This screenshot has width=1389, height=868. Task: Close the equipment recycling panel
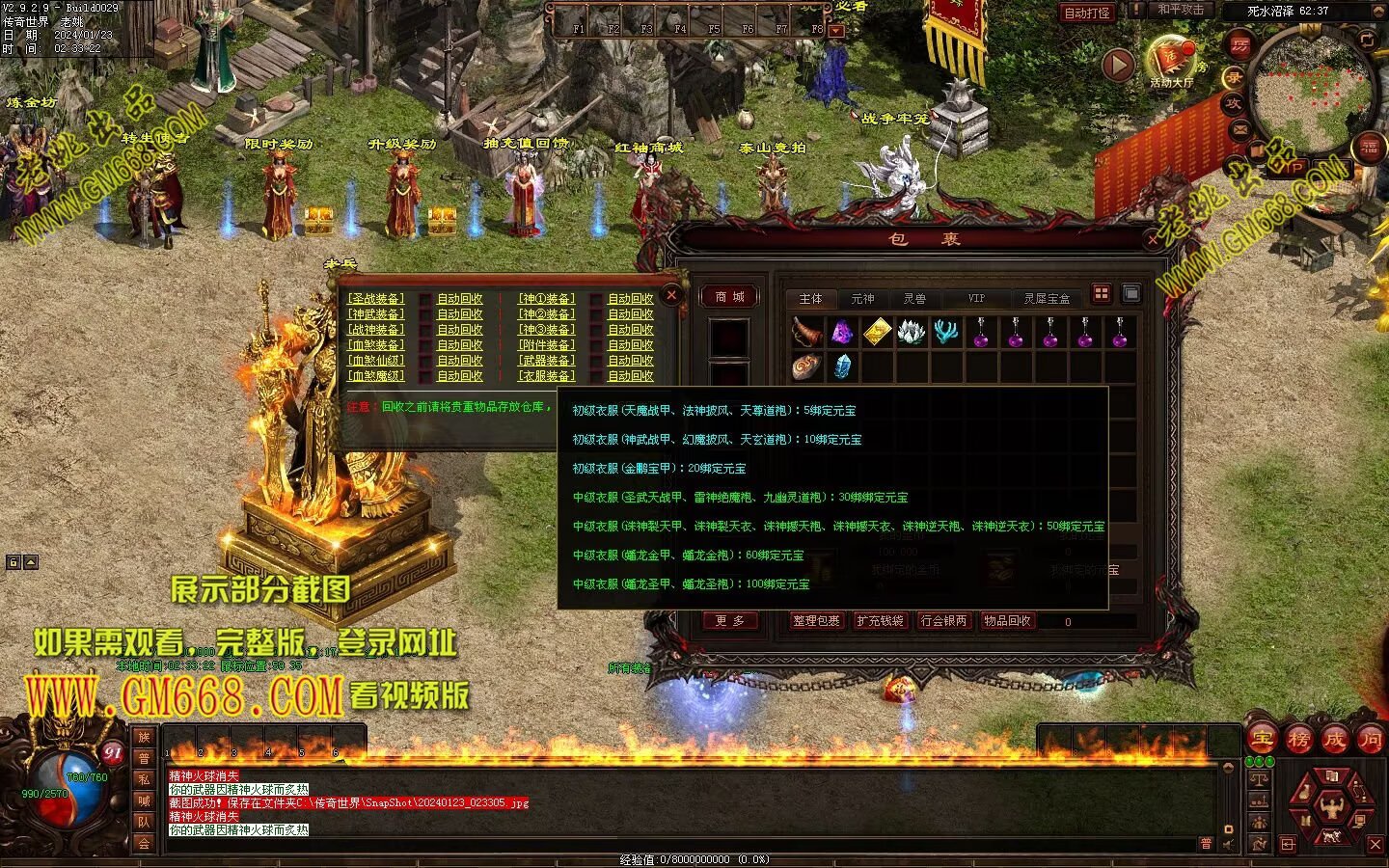(672, 294)
